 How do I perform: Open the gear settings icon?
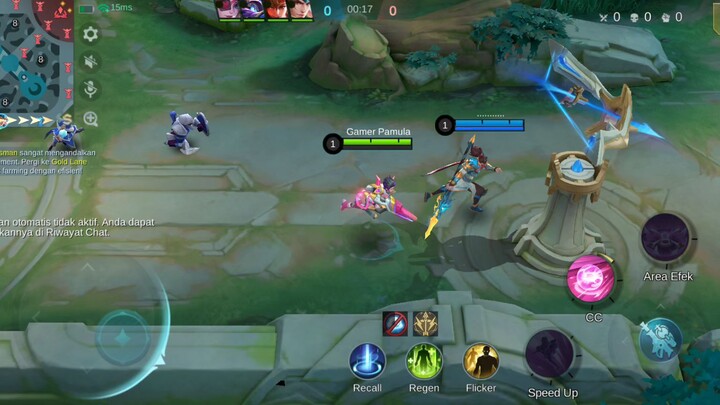91,34
